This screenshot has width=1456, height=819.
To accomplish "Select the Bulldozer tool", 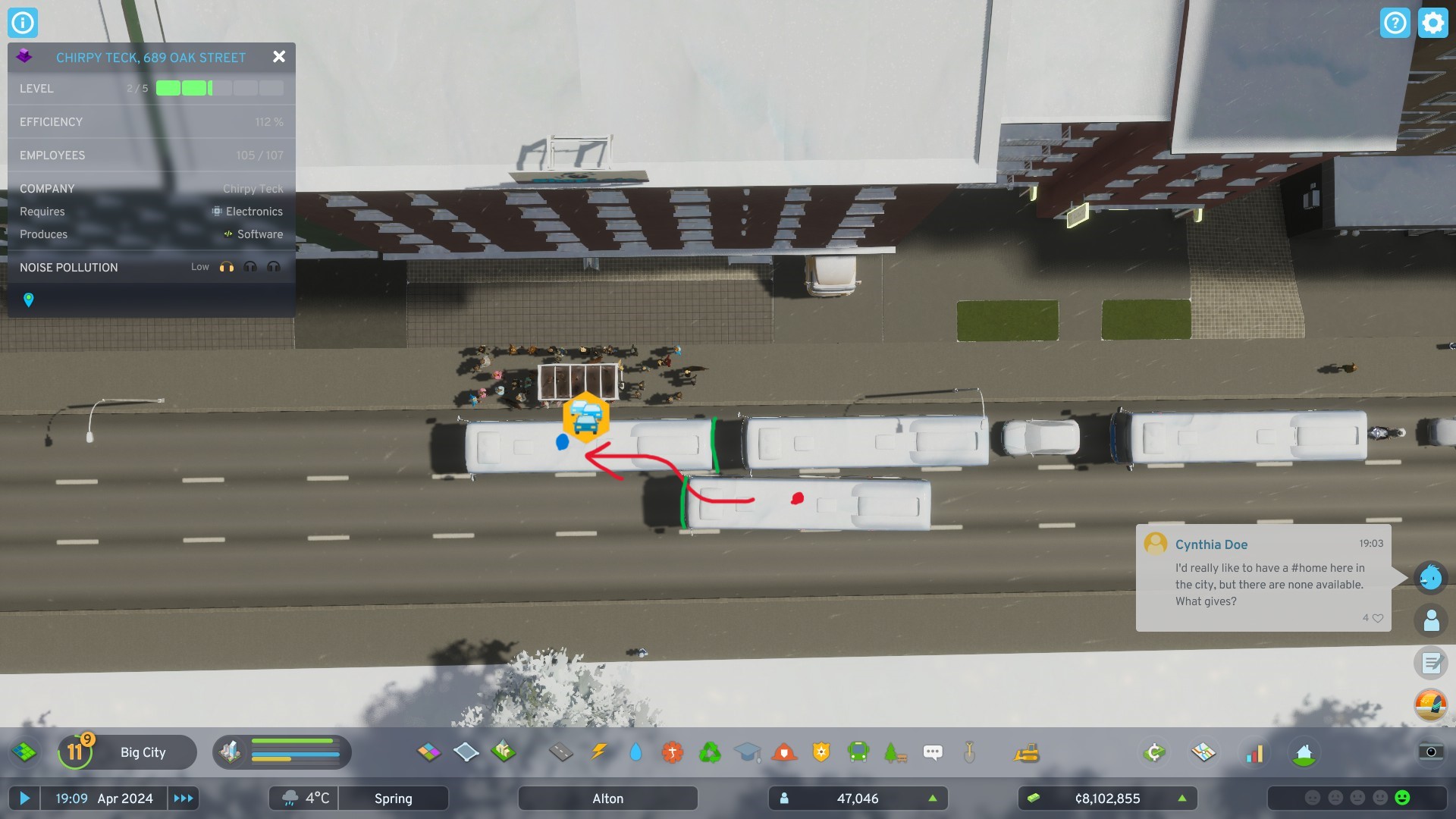I will coord(1026,752).
